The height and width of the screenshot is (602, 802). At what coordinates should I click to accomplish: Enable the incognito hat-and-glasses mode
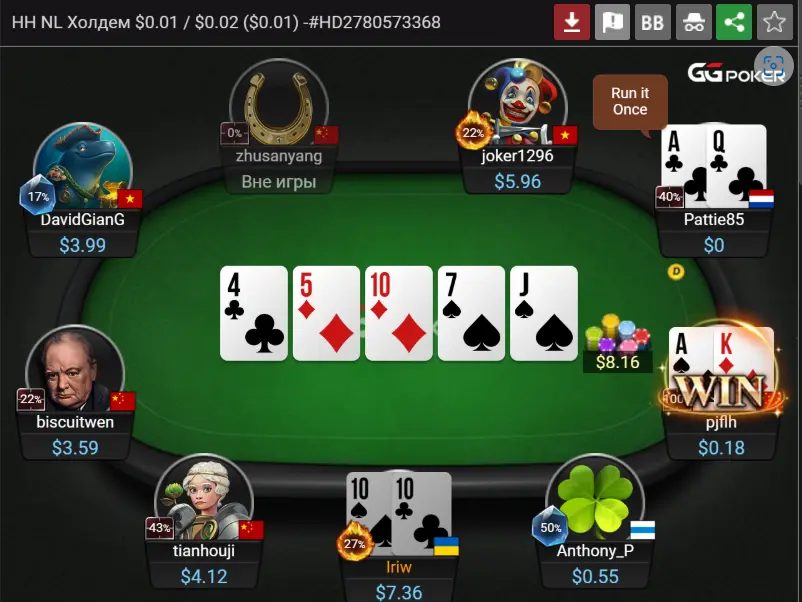(692, 22)
